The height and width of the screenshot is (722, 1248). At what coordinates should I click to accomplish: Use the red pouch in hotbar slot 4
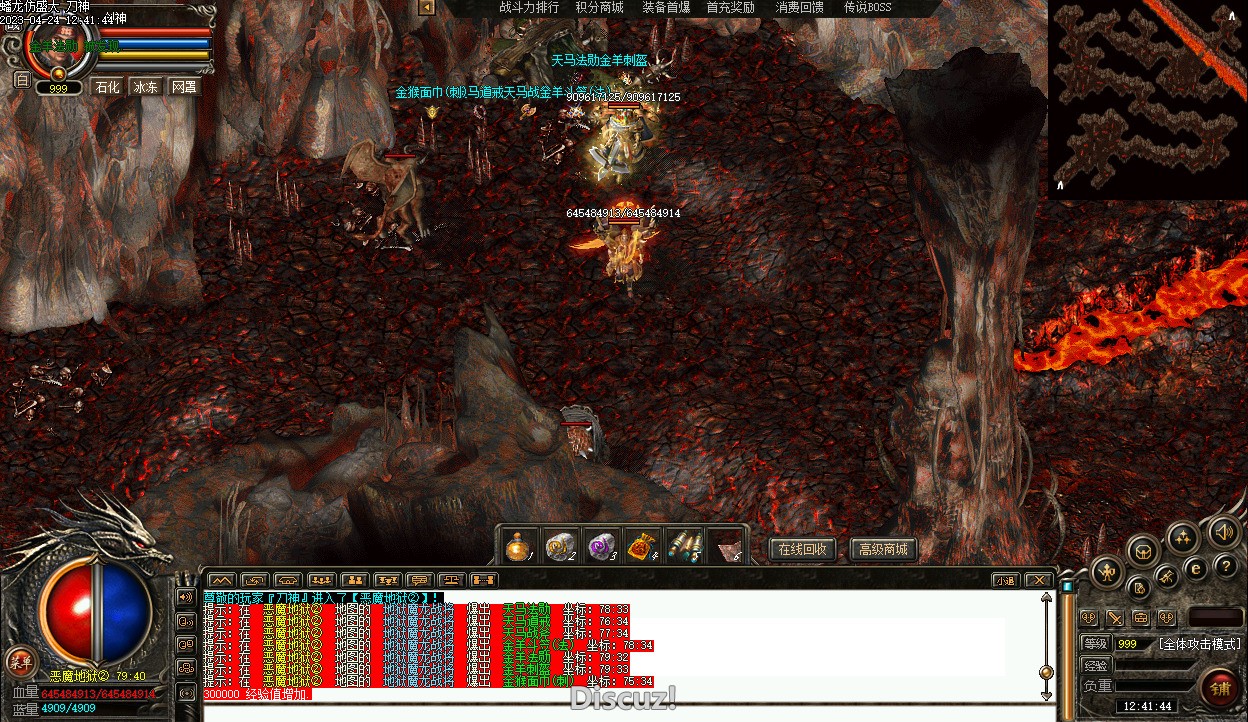(x=641, y=547)
